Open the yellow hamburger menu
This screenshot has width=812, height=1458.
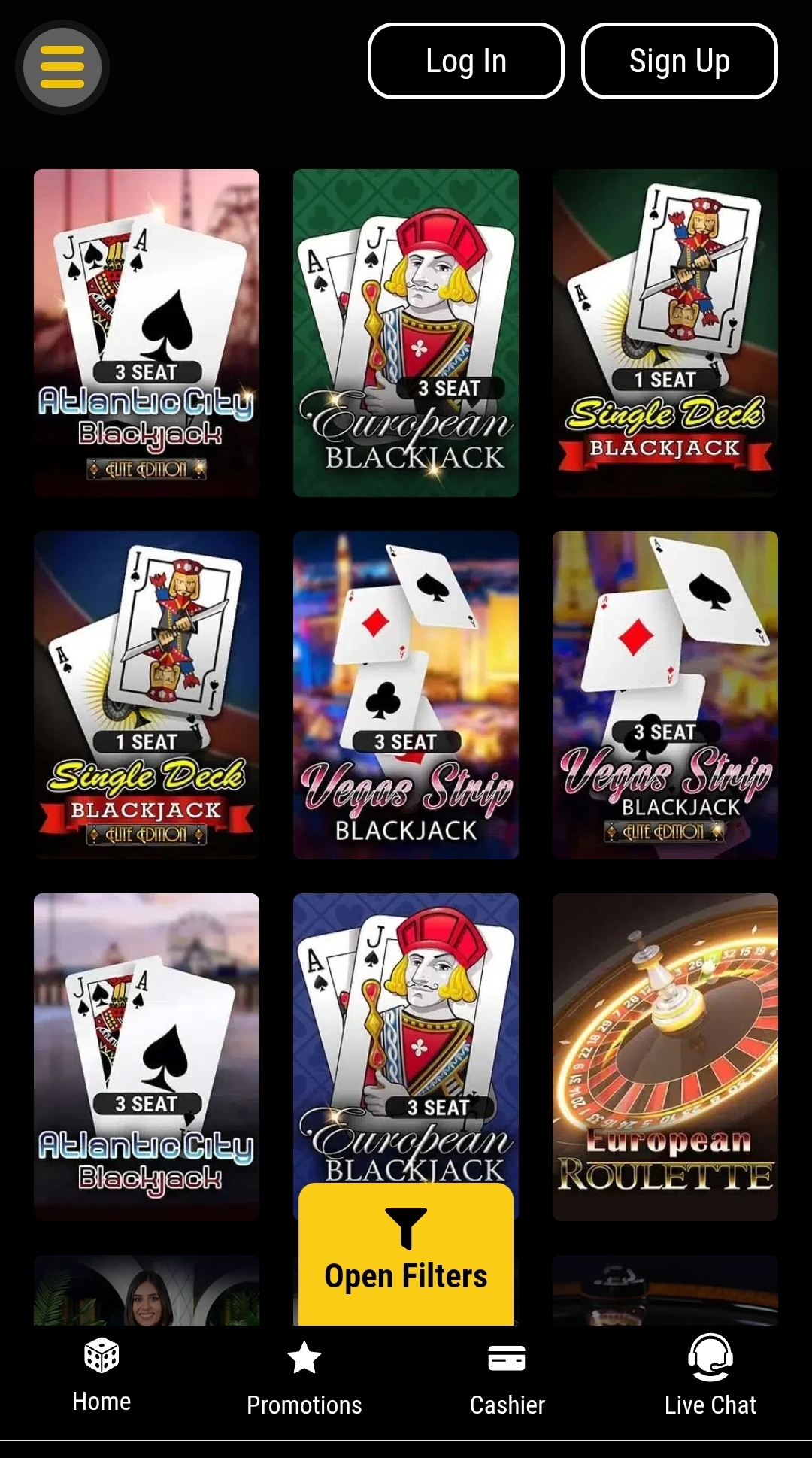click(x=62, y=67)
